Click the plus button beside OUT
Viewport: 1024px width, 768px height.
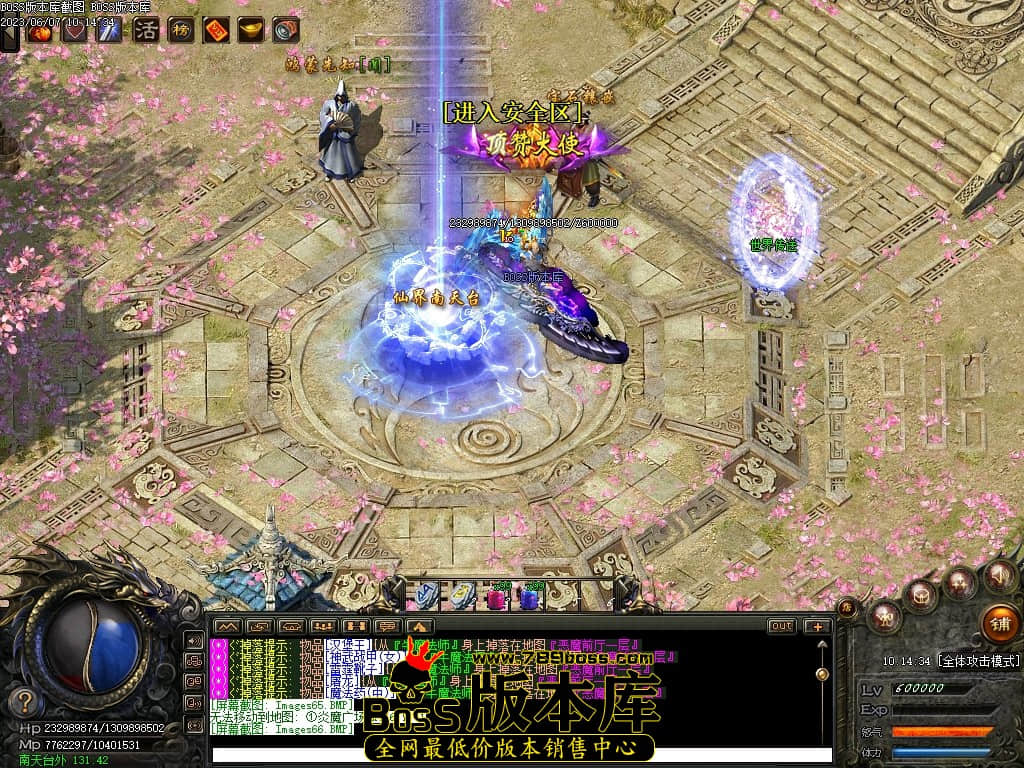point(818,626)
